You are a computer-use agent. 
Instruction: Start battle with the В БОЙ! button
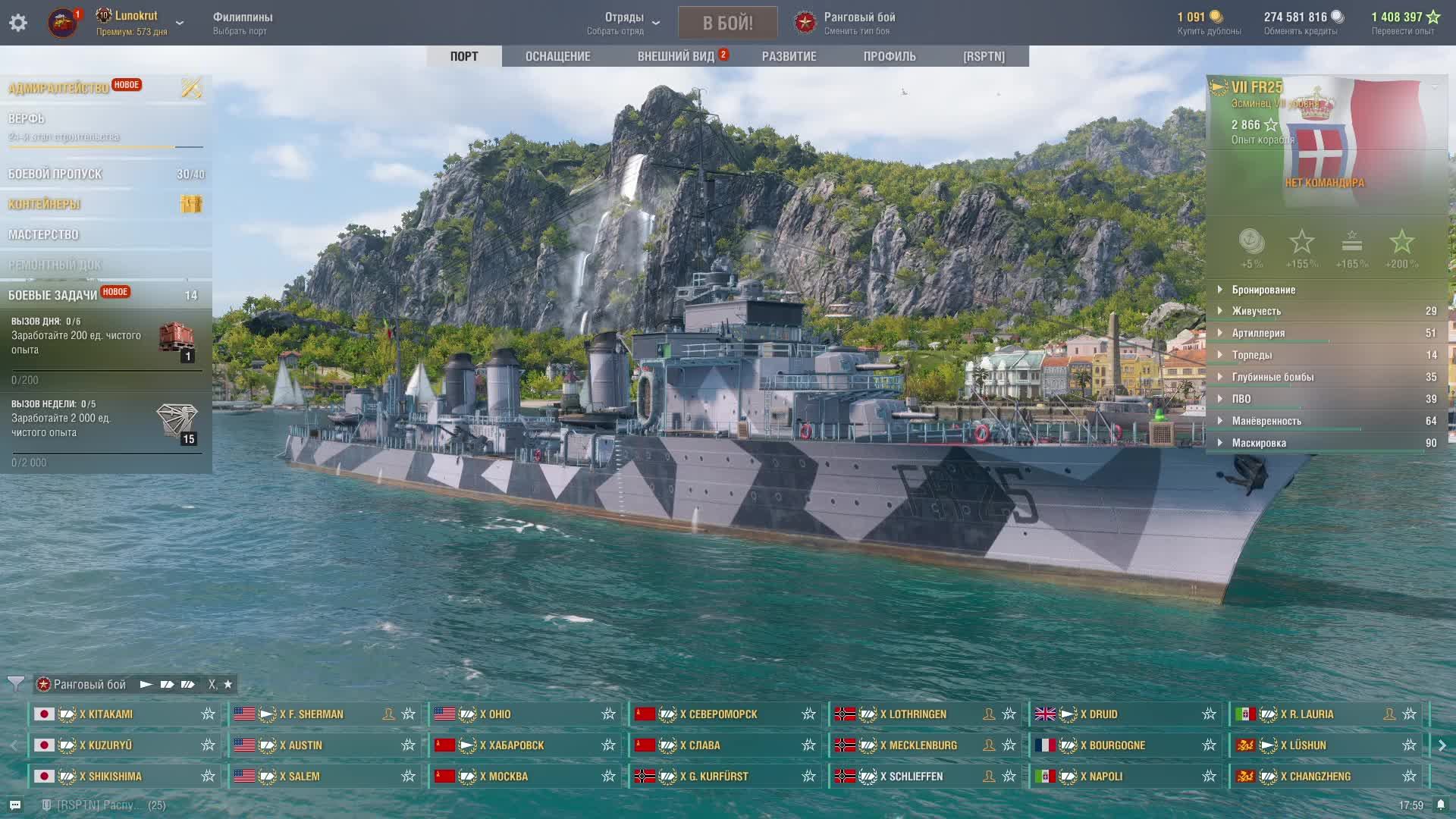coord(727,23)
